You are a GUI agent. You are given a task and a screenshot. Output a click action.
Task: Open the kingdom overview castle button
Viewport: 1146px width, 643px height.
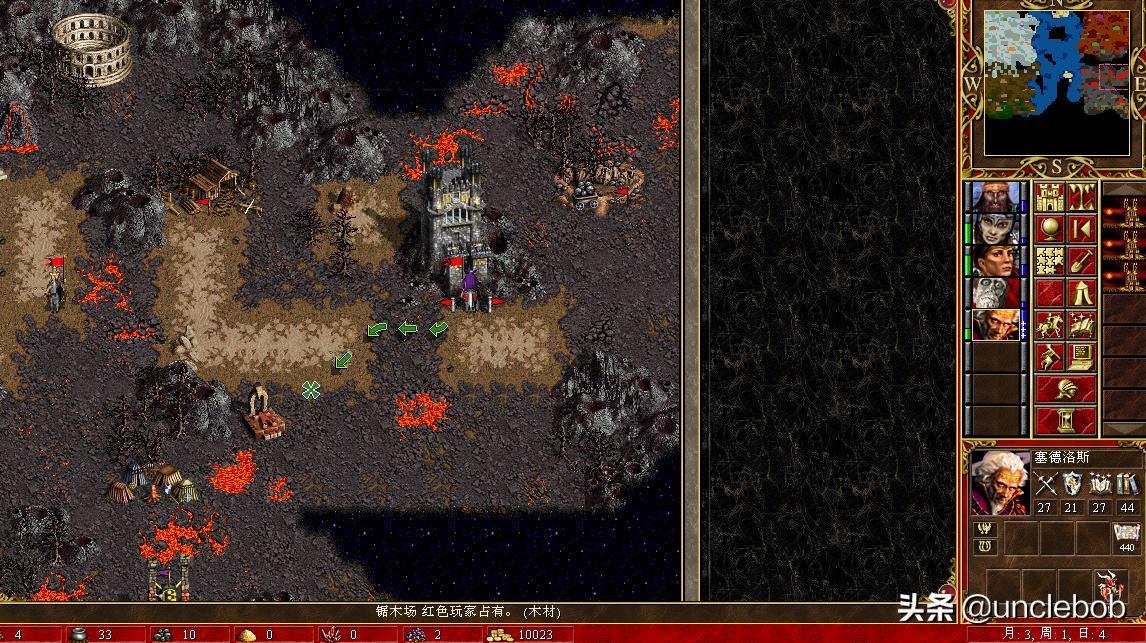point(1049,196)
